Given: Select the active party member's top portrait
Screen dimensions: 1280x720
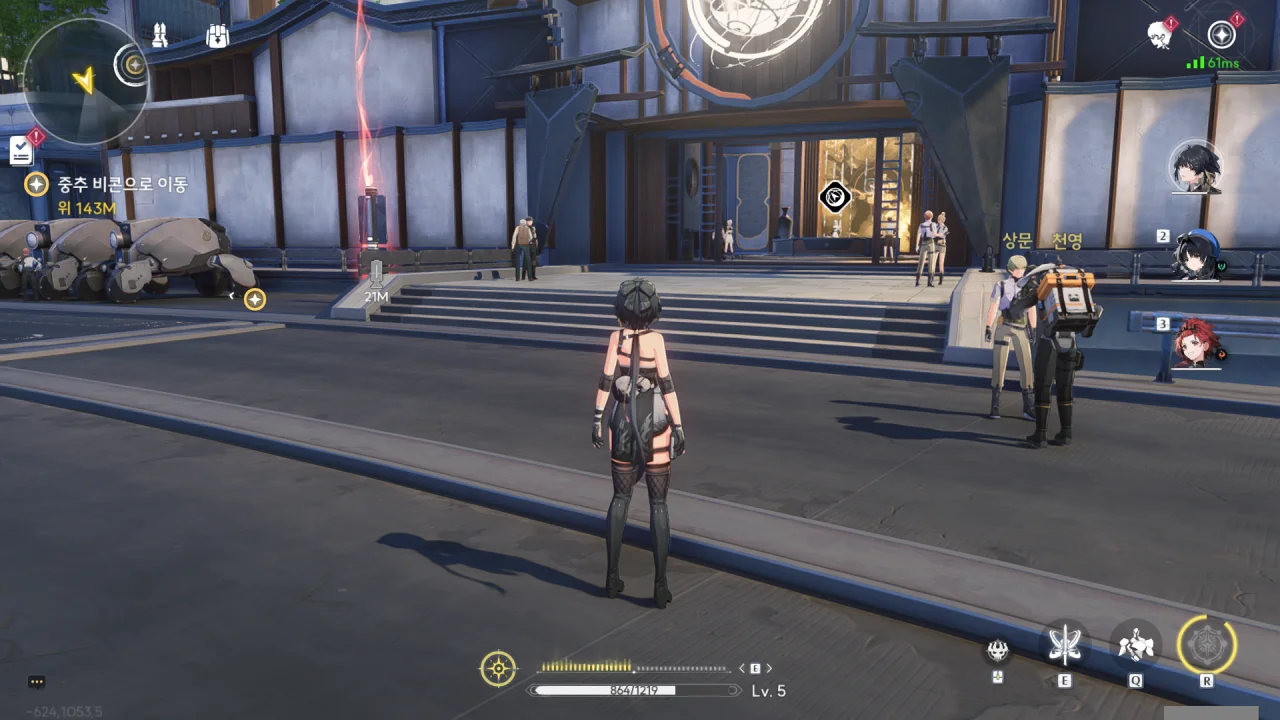Looking at the screenshot, I should pyautogui.click(x=1196, y=166).
